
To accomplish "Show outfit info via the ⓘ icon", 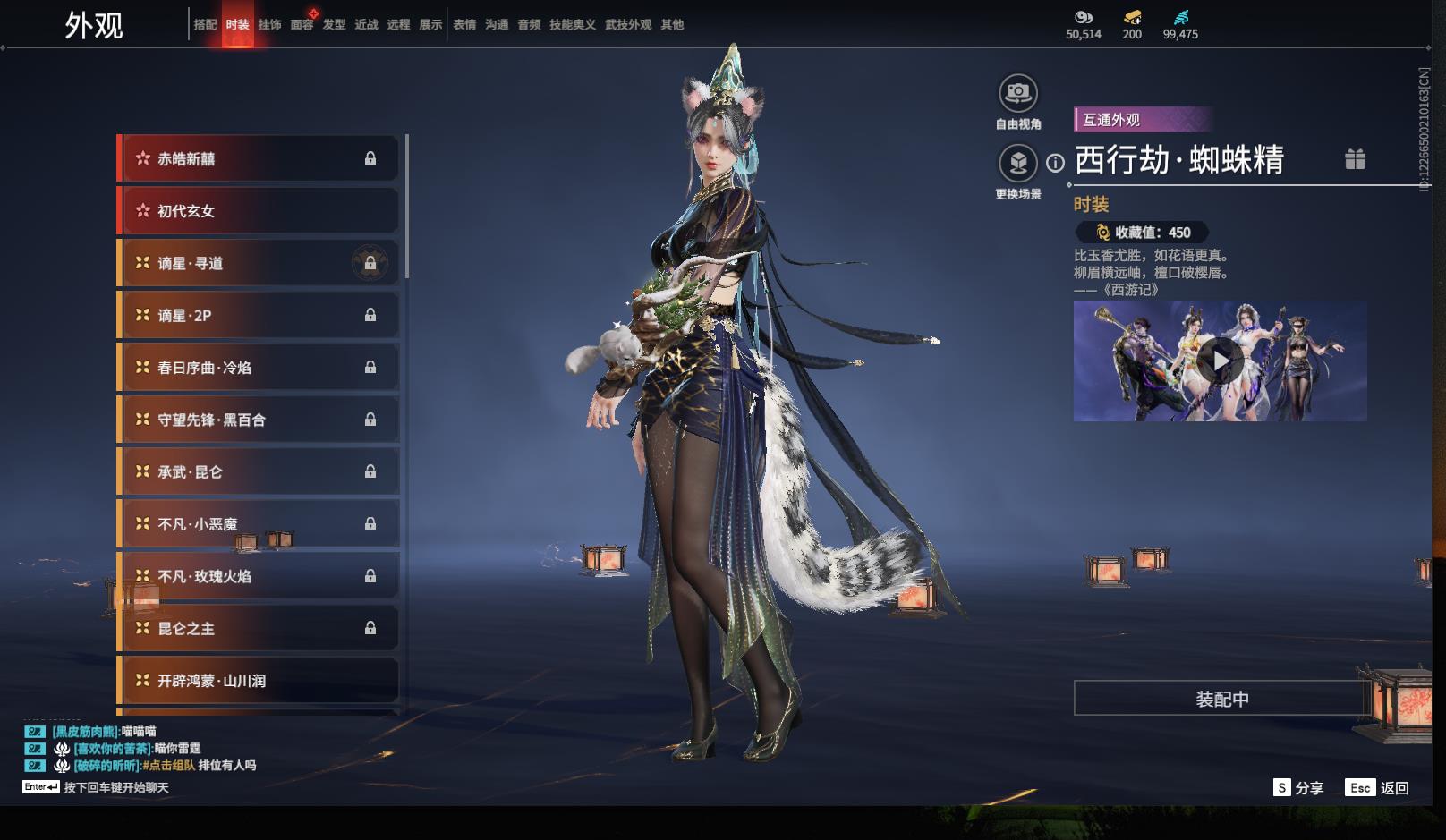I will [1056, 163].
